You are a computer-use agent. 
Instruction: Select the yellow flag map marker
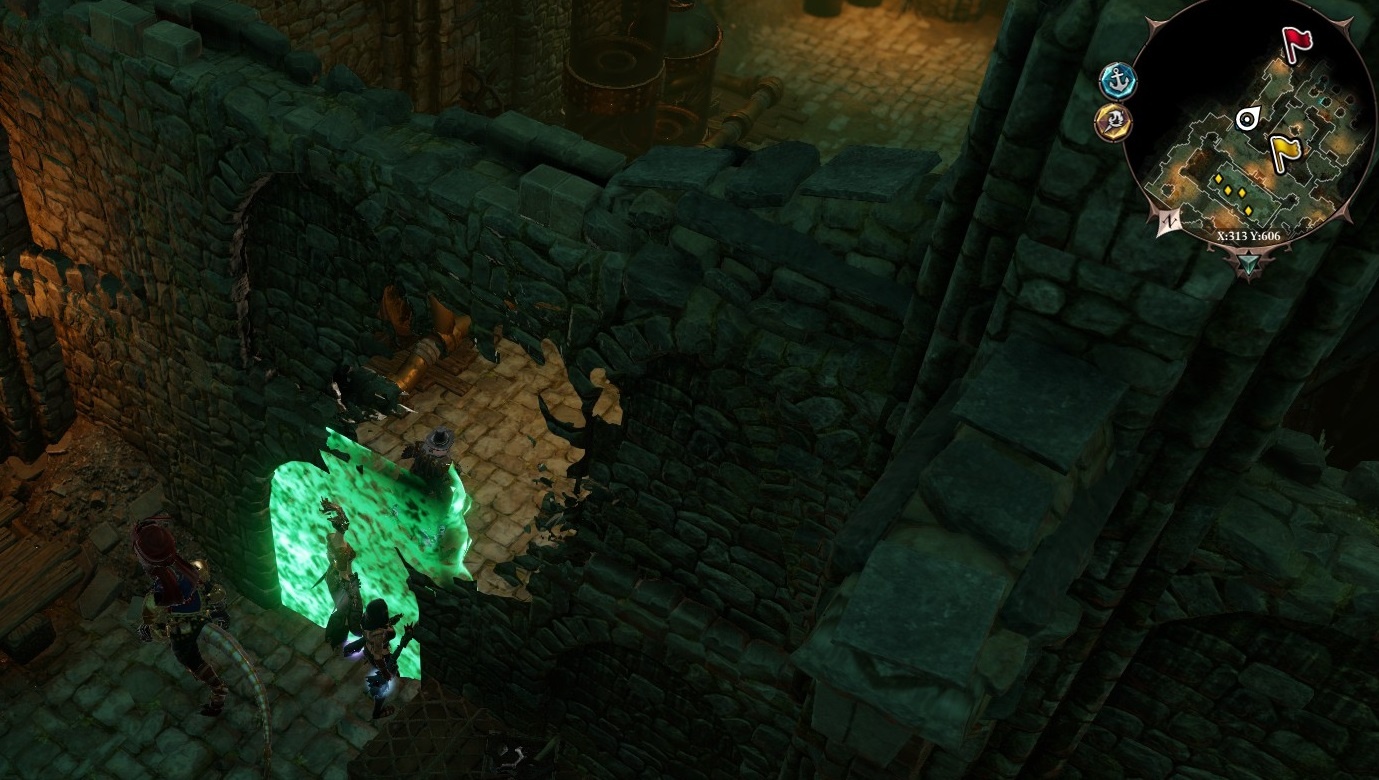click(1285, 152)
